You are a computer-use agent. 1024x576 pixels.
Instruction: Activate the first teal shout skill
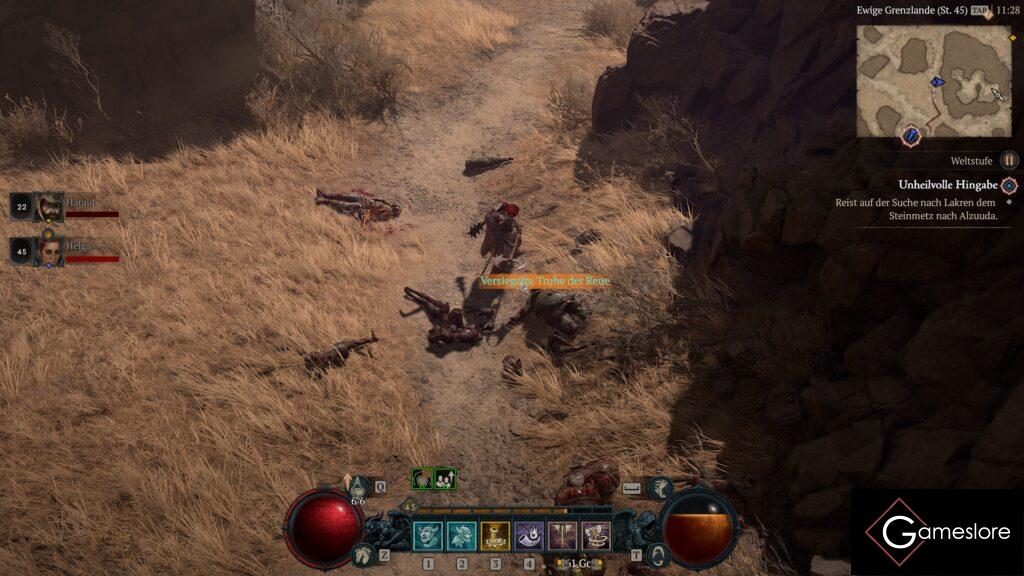428,536
